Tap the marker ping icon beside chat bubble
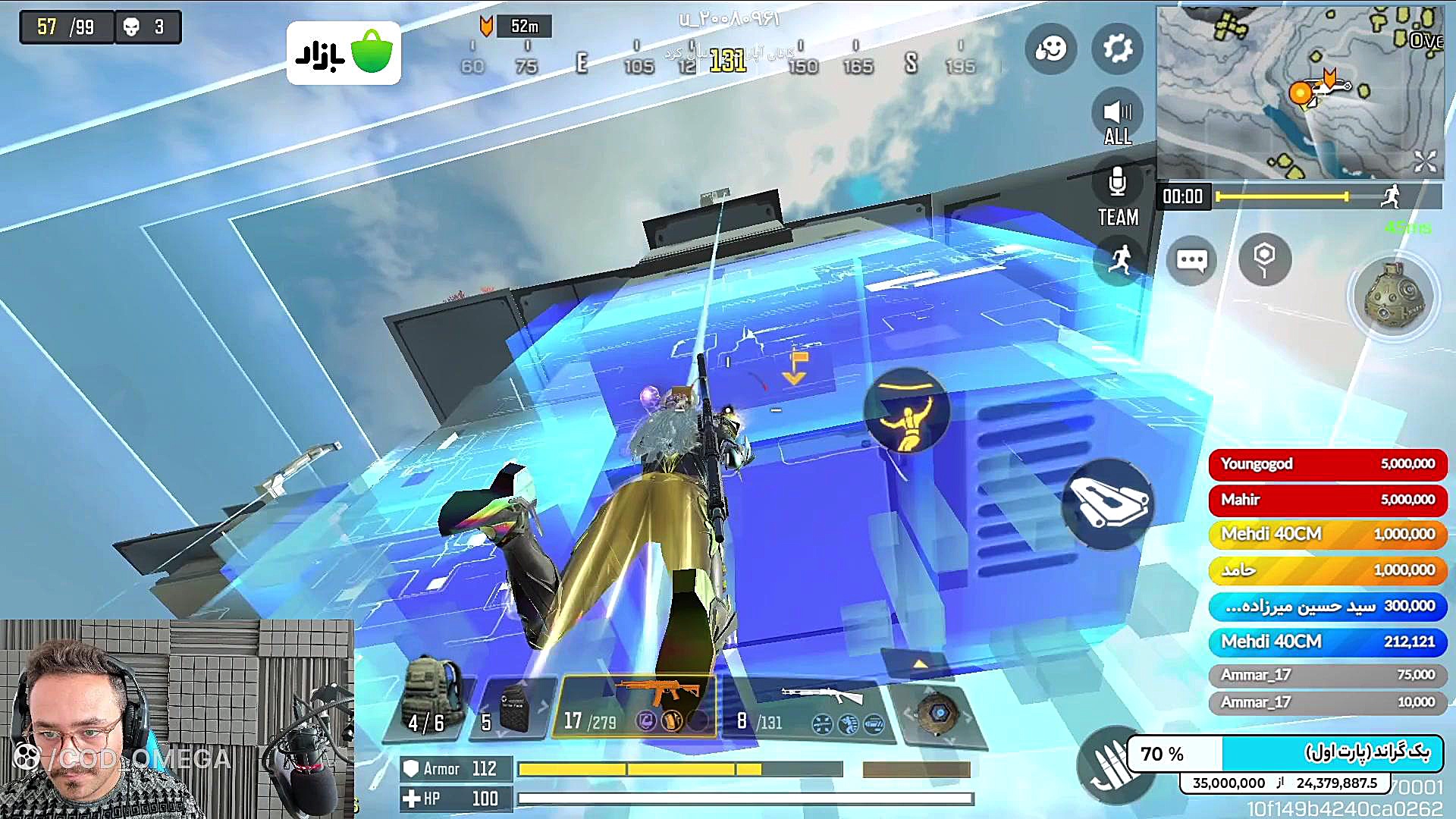 [x=1263, y=260]
